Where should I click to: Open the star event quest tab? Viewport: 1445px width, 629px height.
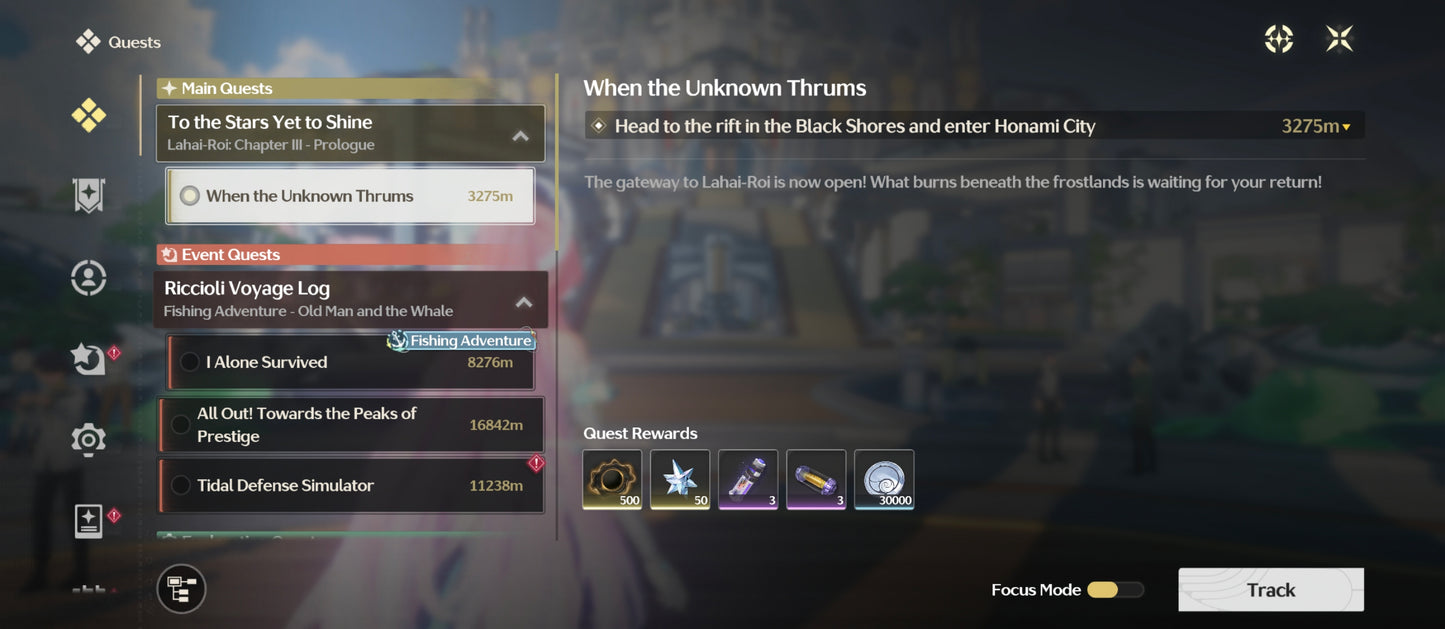click(x=88, y=358)
